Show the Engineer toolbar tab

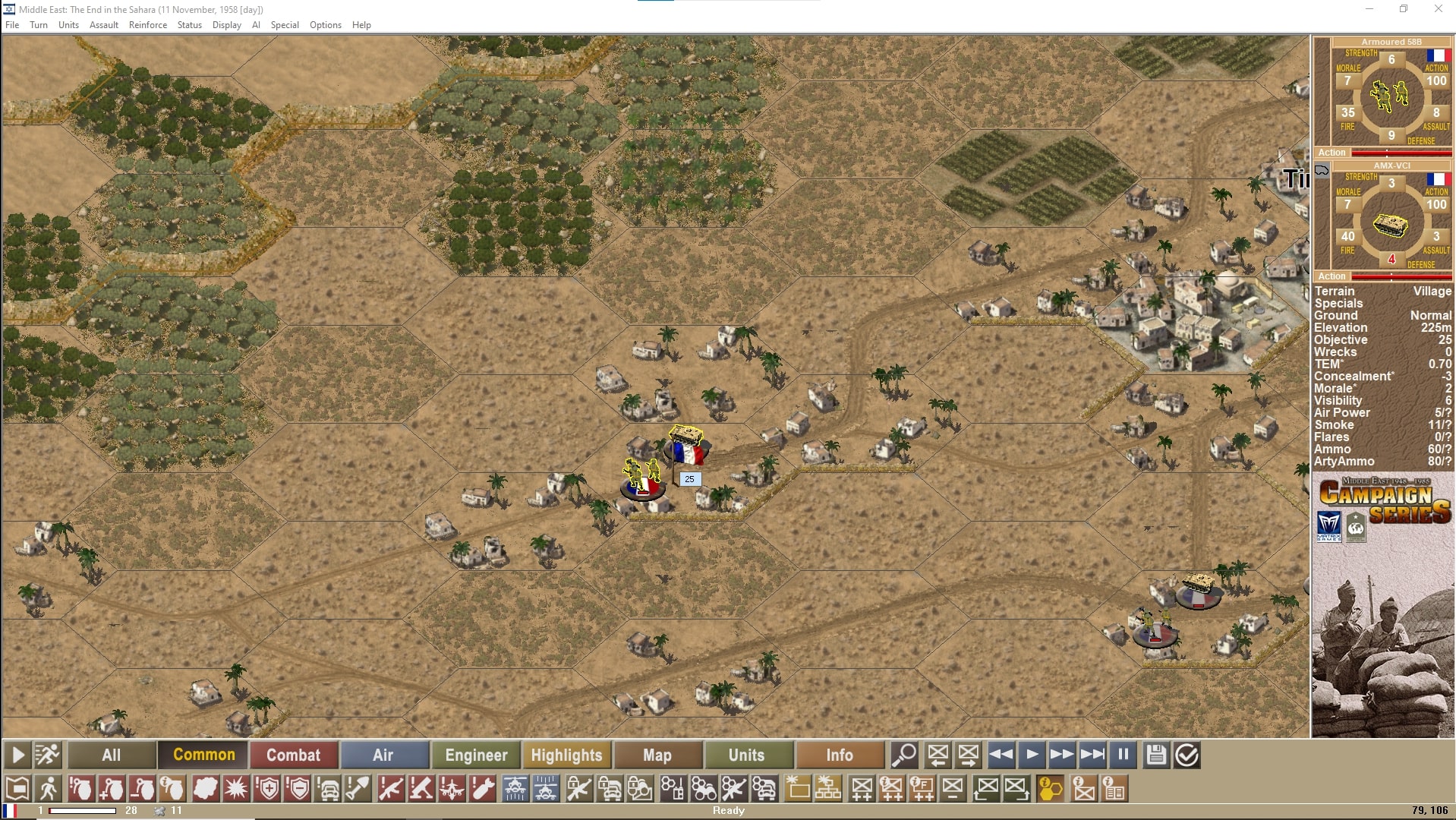point(476,755)
